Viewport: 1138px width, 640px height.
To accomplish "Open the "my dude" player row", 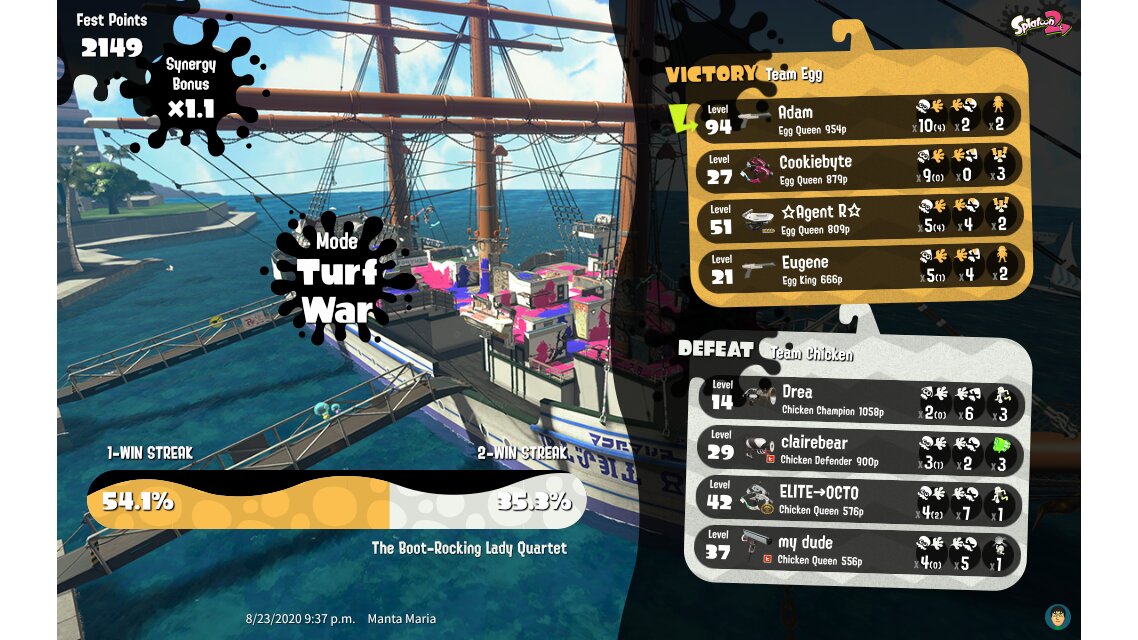I will (858, 551).
